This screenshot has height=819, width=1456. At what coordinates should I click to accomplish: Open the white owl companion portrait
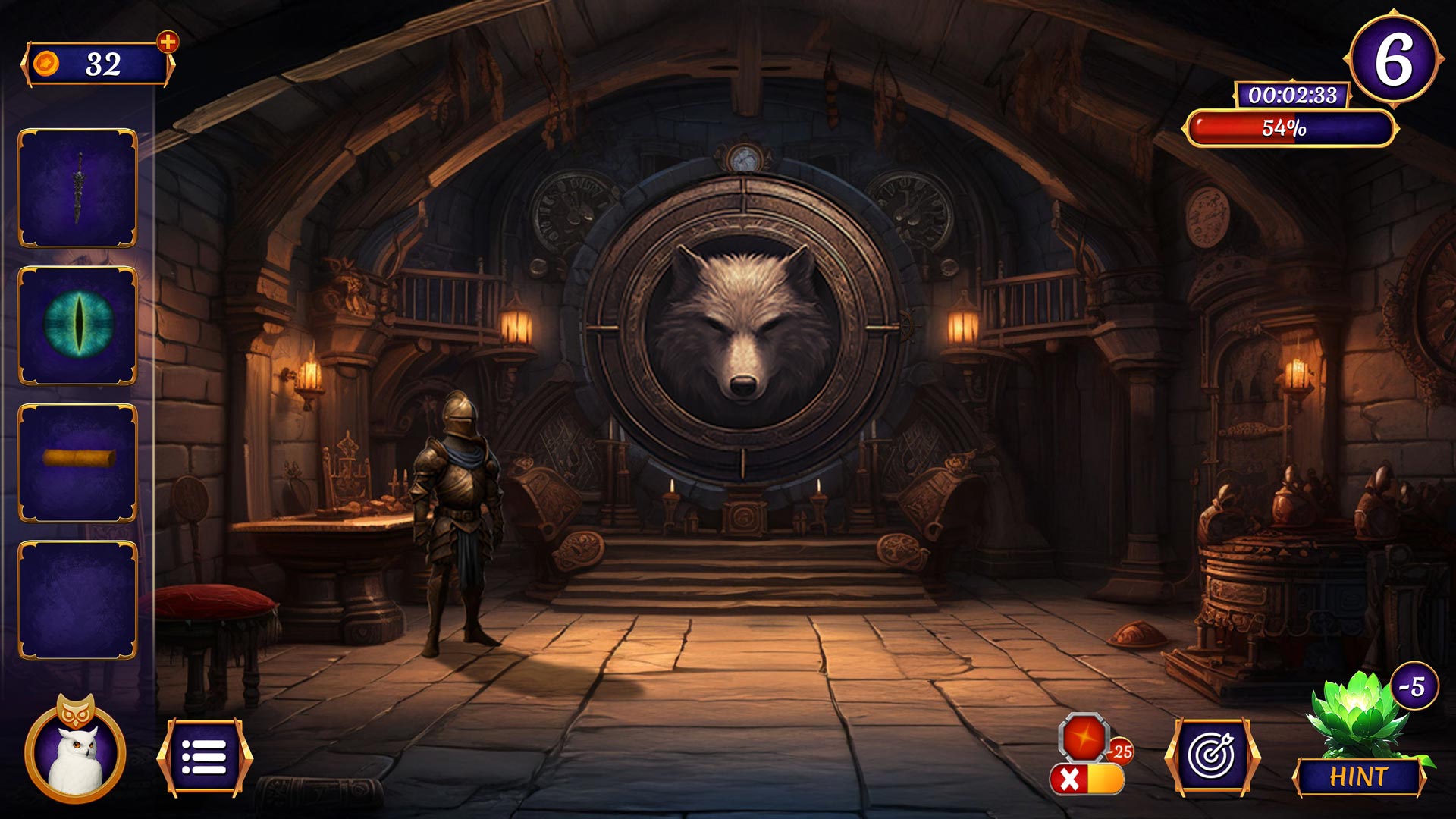[x=75, y=752]
